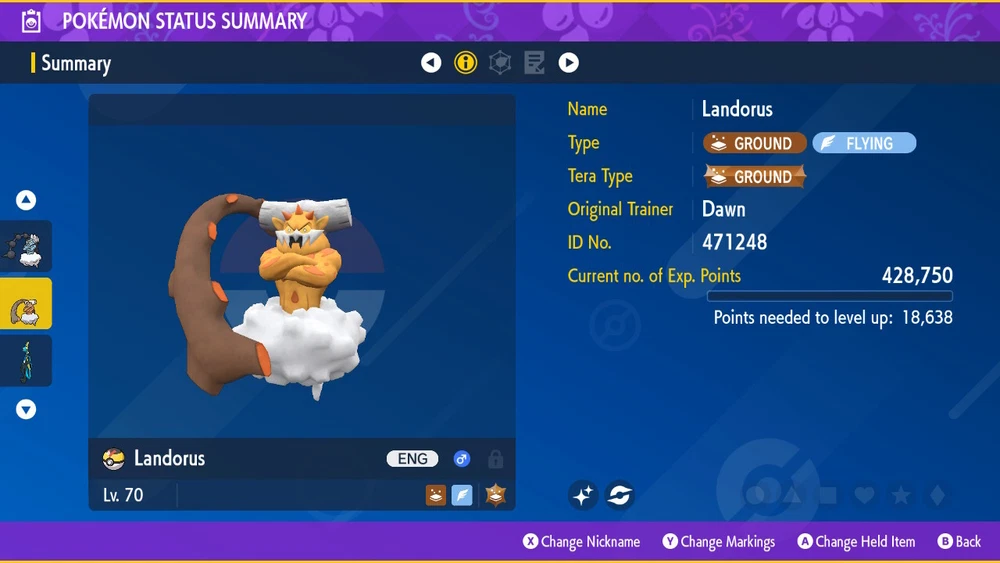Viewport: 1000px width, 563px height.
Task: Toggle the heart marking
Action: point(864,495)
